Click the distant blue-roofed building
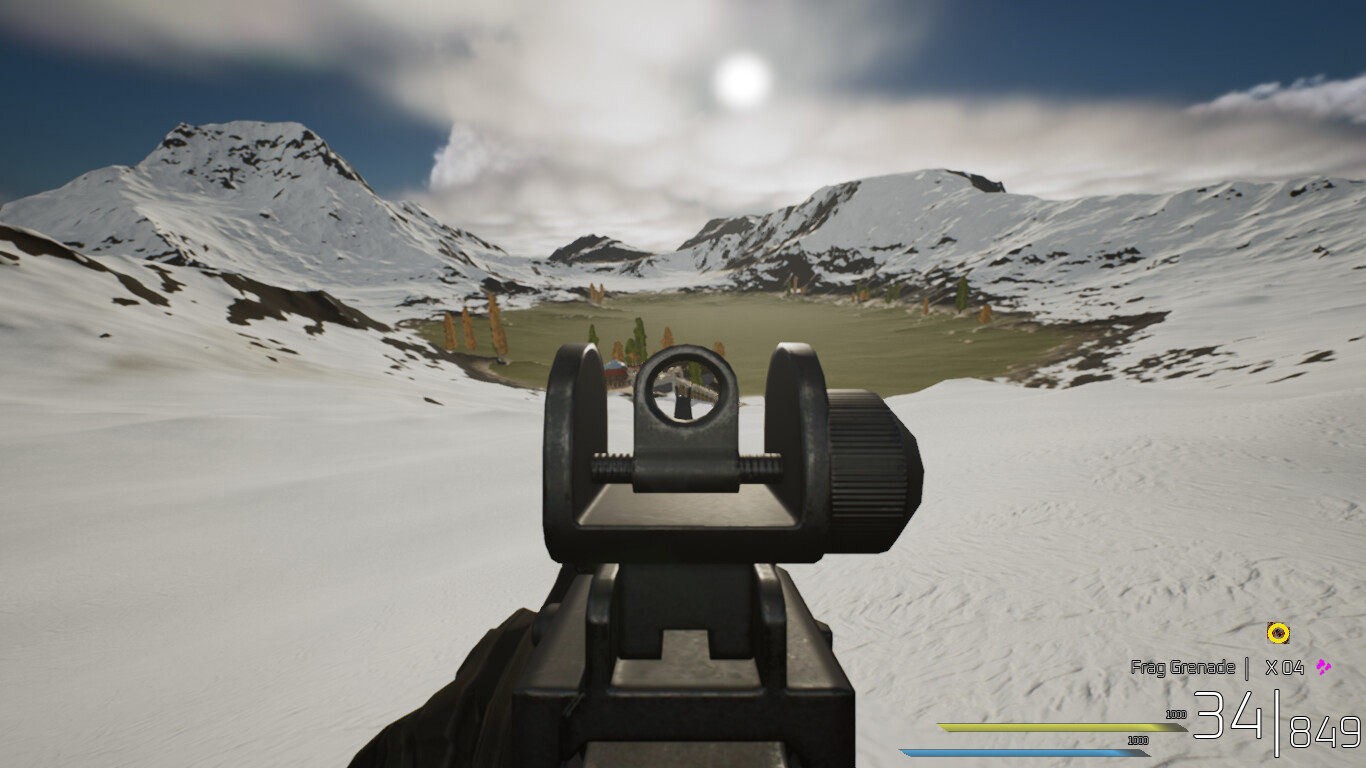The height and width of the screenshot is (768, 1366). (615, 366)
